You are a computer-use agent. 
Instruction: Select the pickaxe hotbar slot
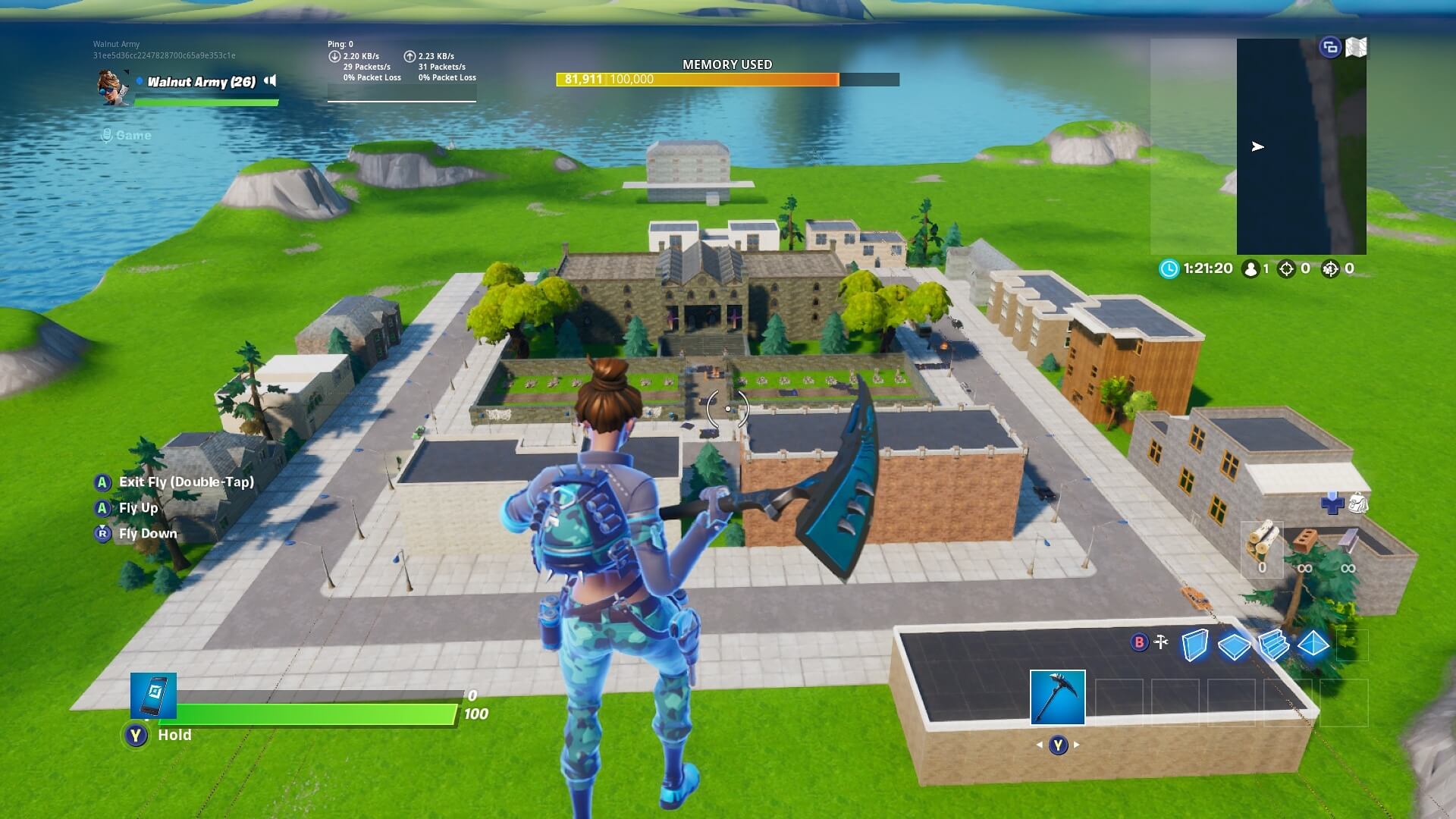pos(1057,697)
